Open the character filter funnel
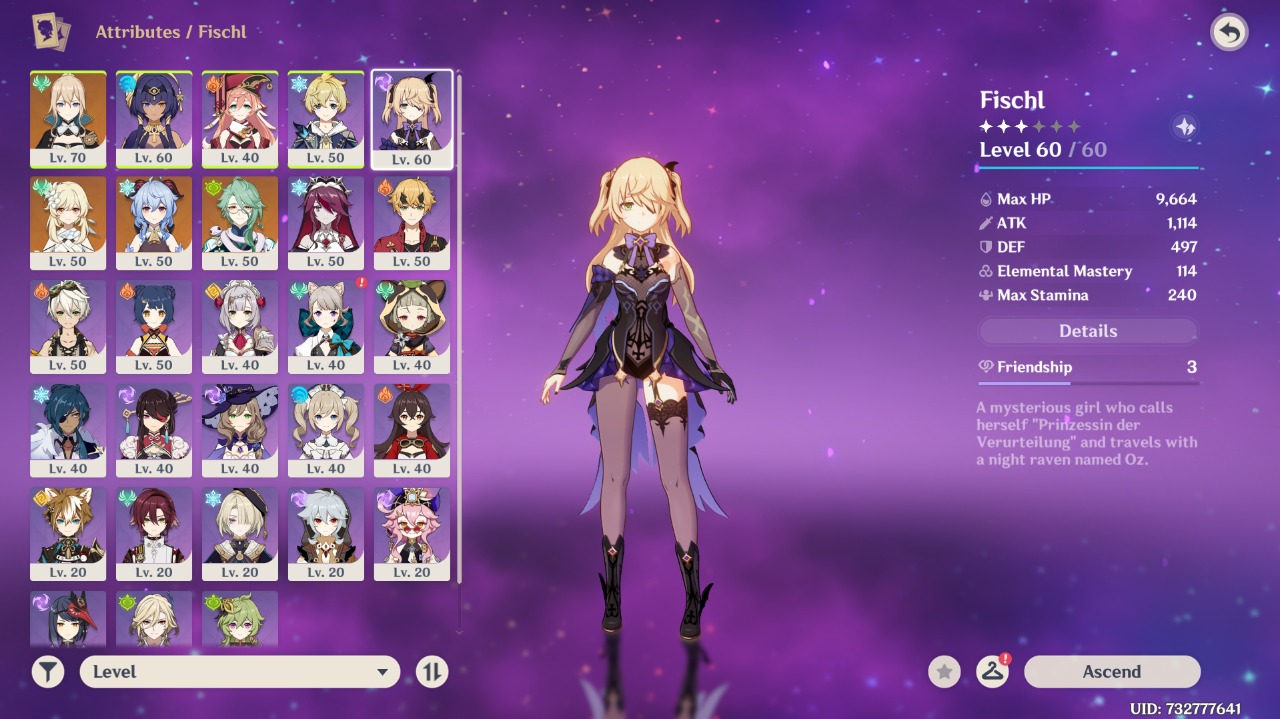 pos(48,672)
